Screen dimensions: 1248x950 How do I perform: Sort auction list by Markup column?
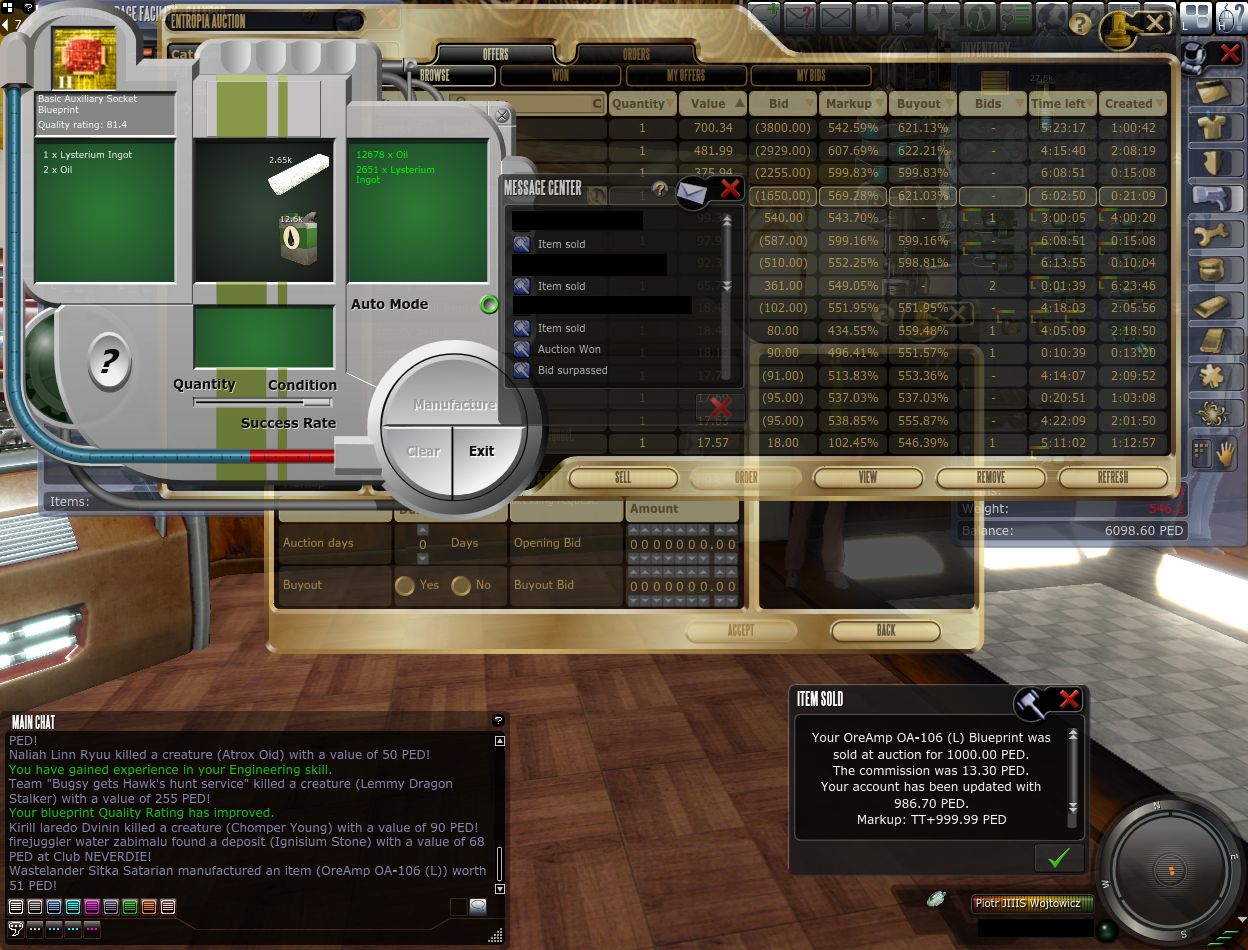(x=848, y=103)
